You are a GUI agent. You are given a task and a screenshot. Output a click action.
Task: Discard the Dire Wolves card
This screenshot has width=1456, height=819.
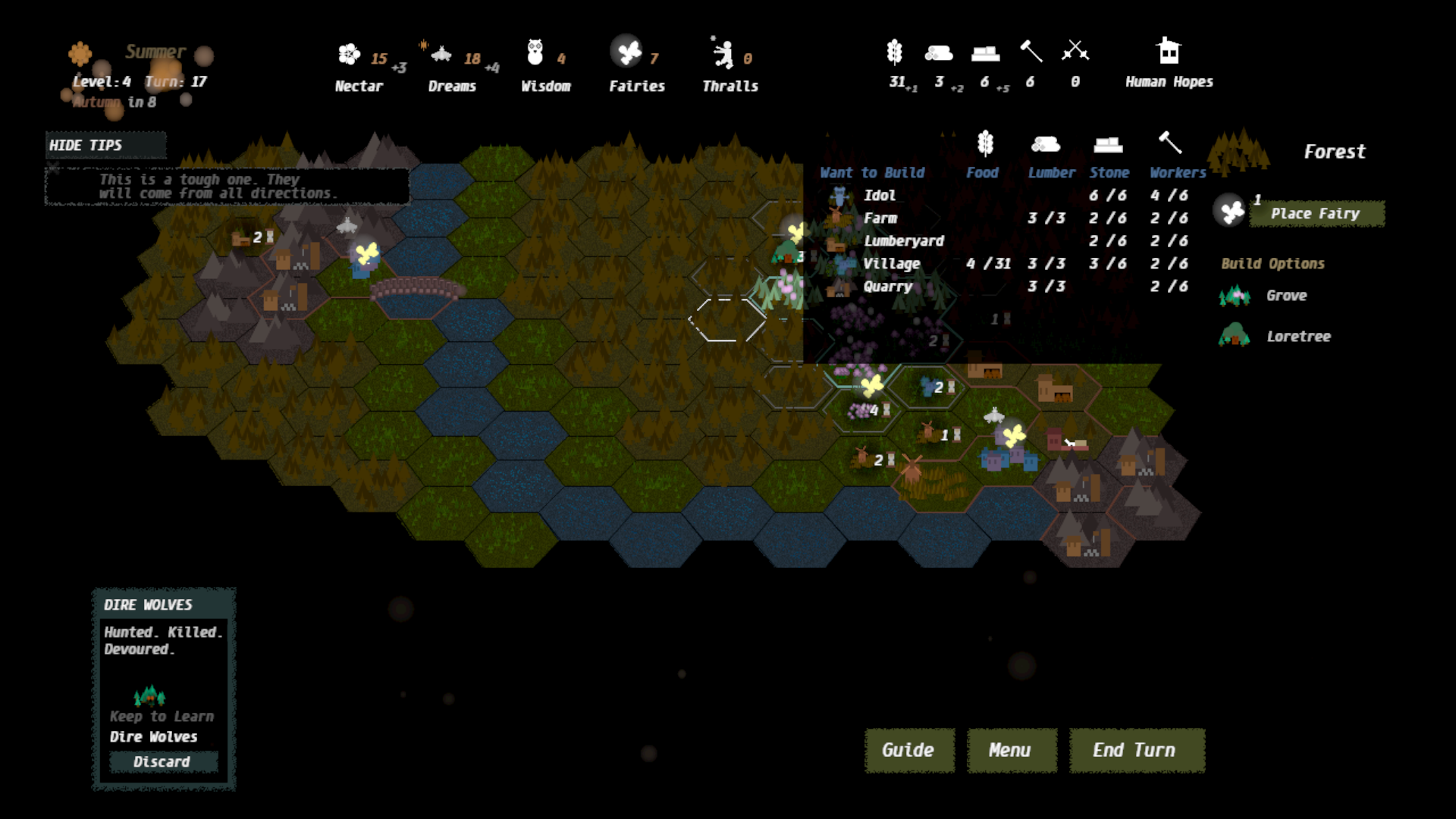pyautogui.click(x=163, y=761)
